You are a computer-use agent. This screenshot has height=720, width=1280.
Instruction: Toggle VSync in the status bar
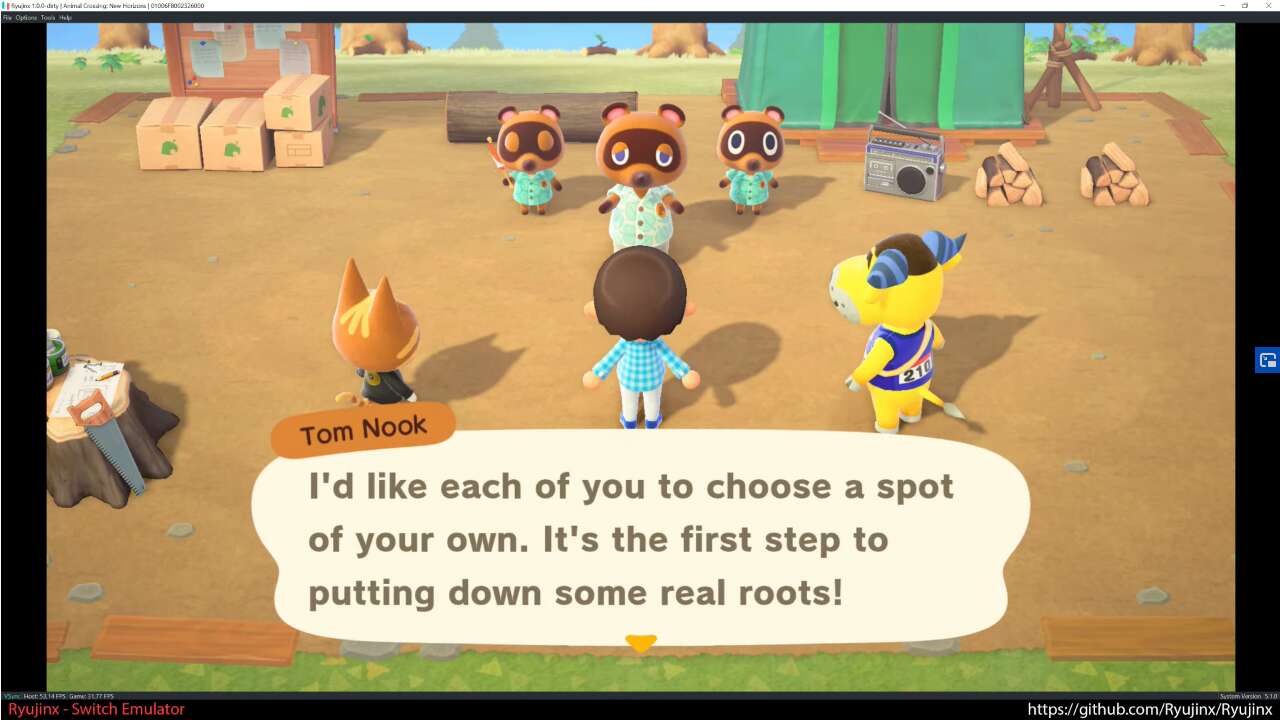[11, 697]
